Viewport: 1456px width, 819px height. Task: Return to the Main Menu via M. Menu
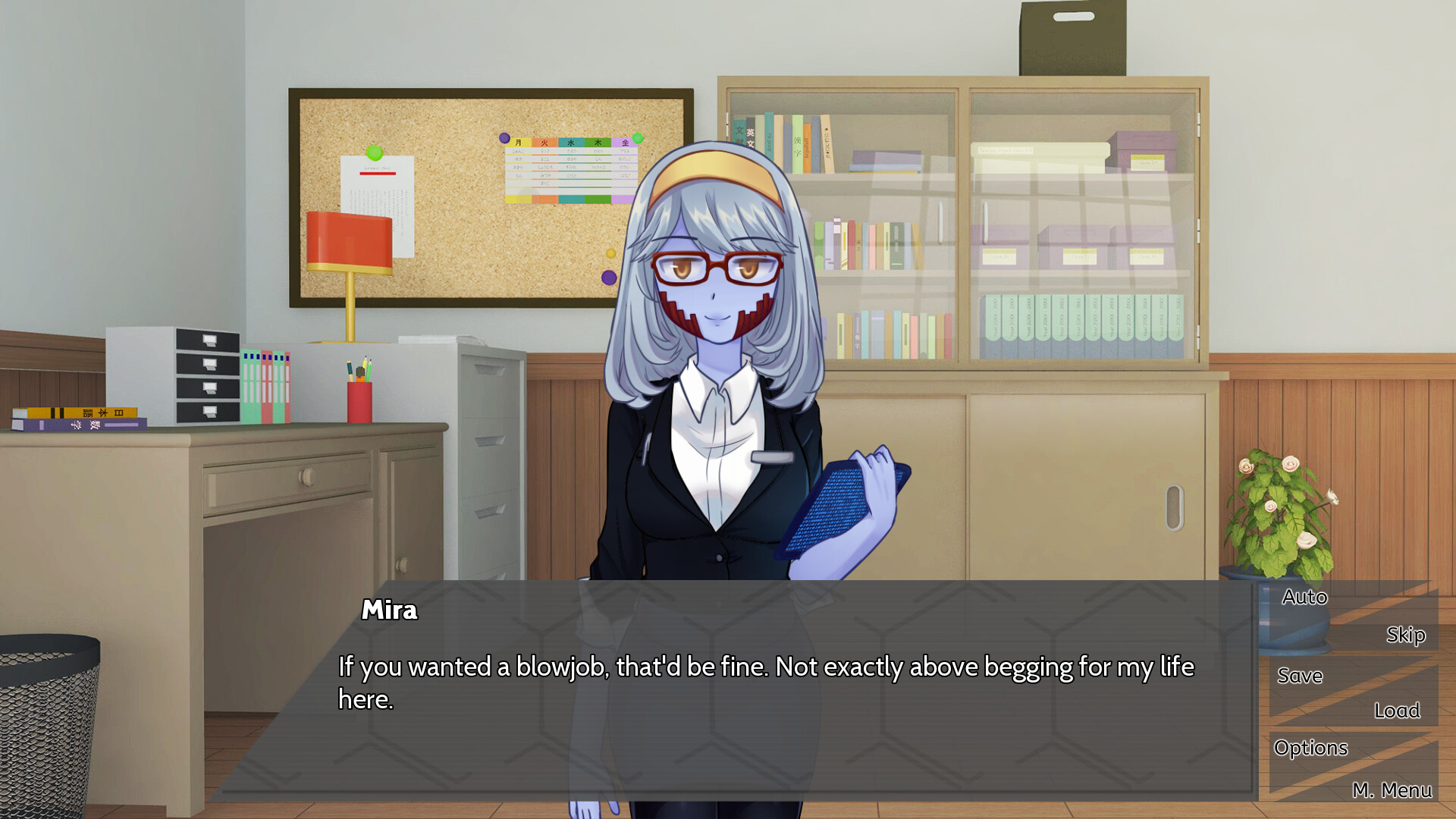(1394, 790)
